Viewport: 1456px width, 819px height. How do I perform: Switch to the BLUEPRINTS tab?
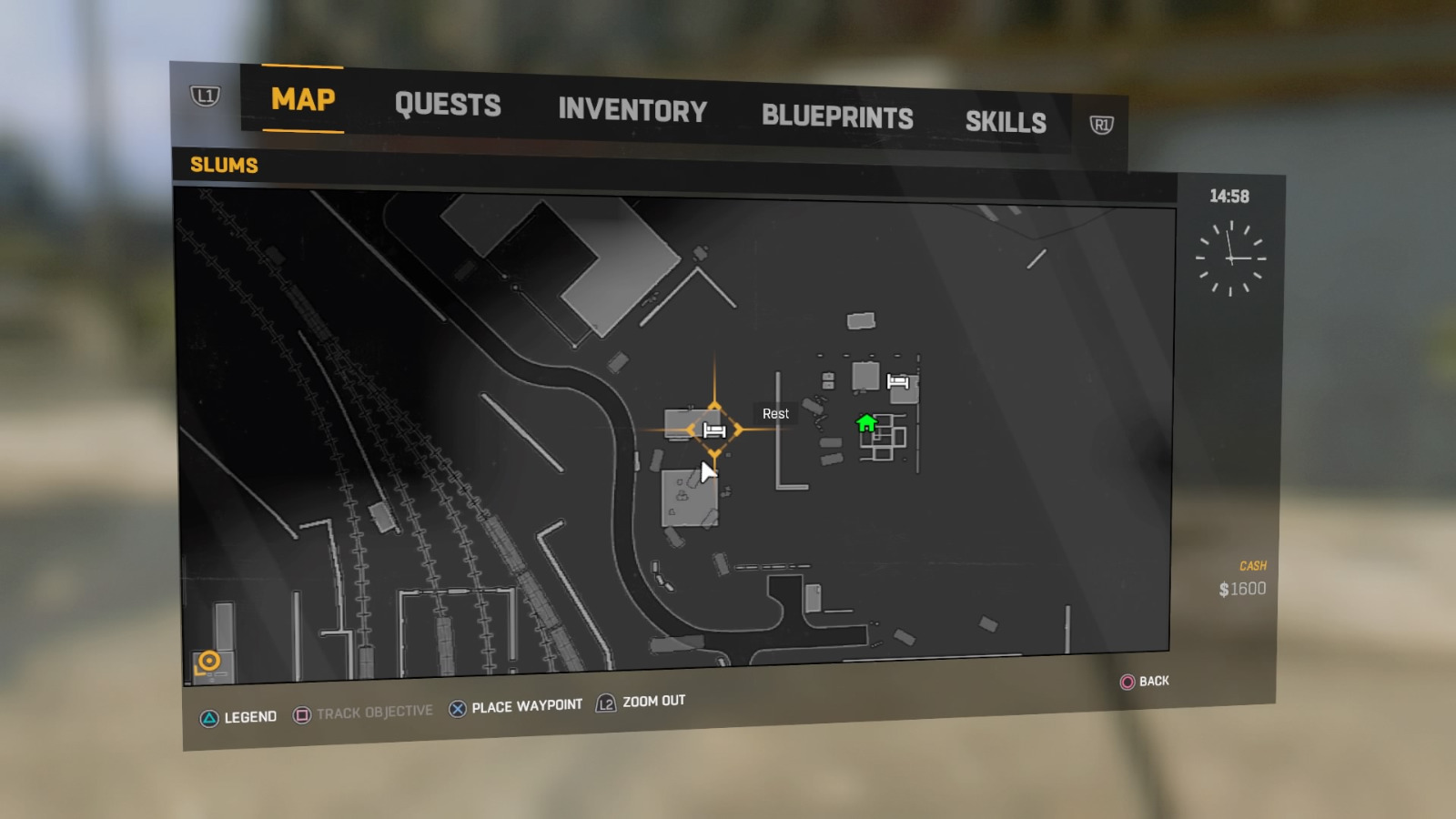pyautogui.click(x=838, y=116)
